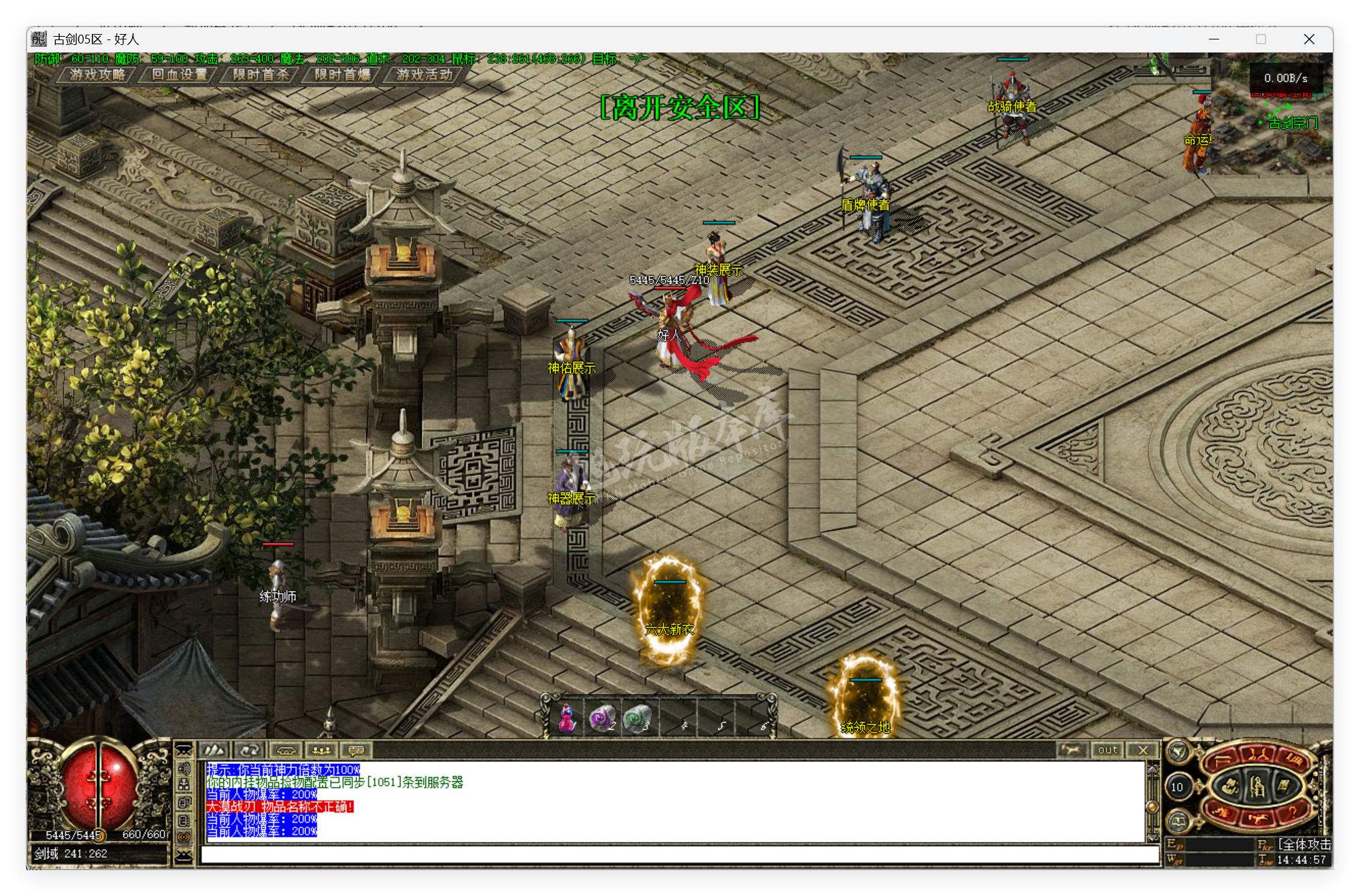Click the out button above the chat panel
The image size is (1360, 896).
[1107, 750]
